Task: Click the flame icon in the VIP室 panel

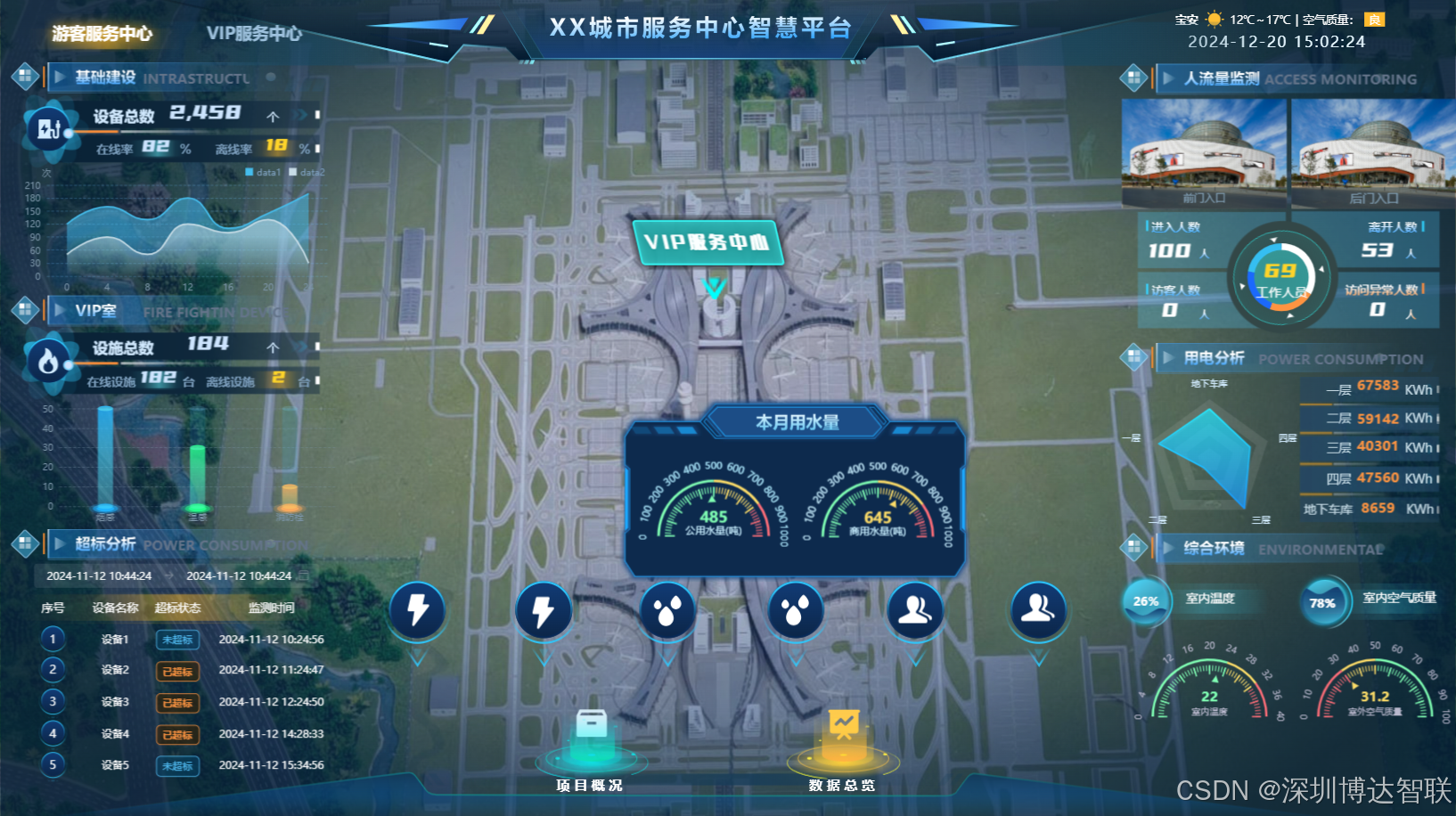Action: (48, 362)
